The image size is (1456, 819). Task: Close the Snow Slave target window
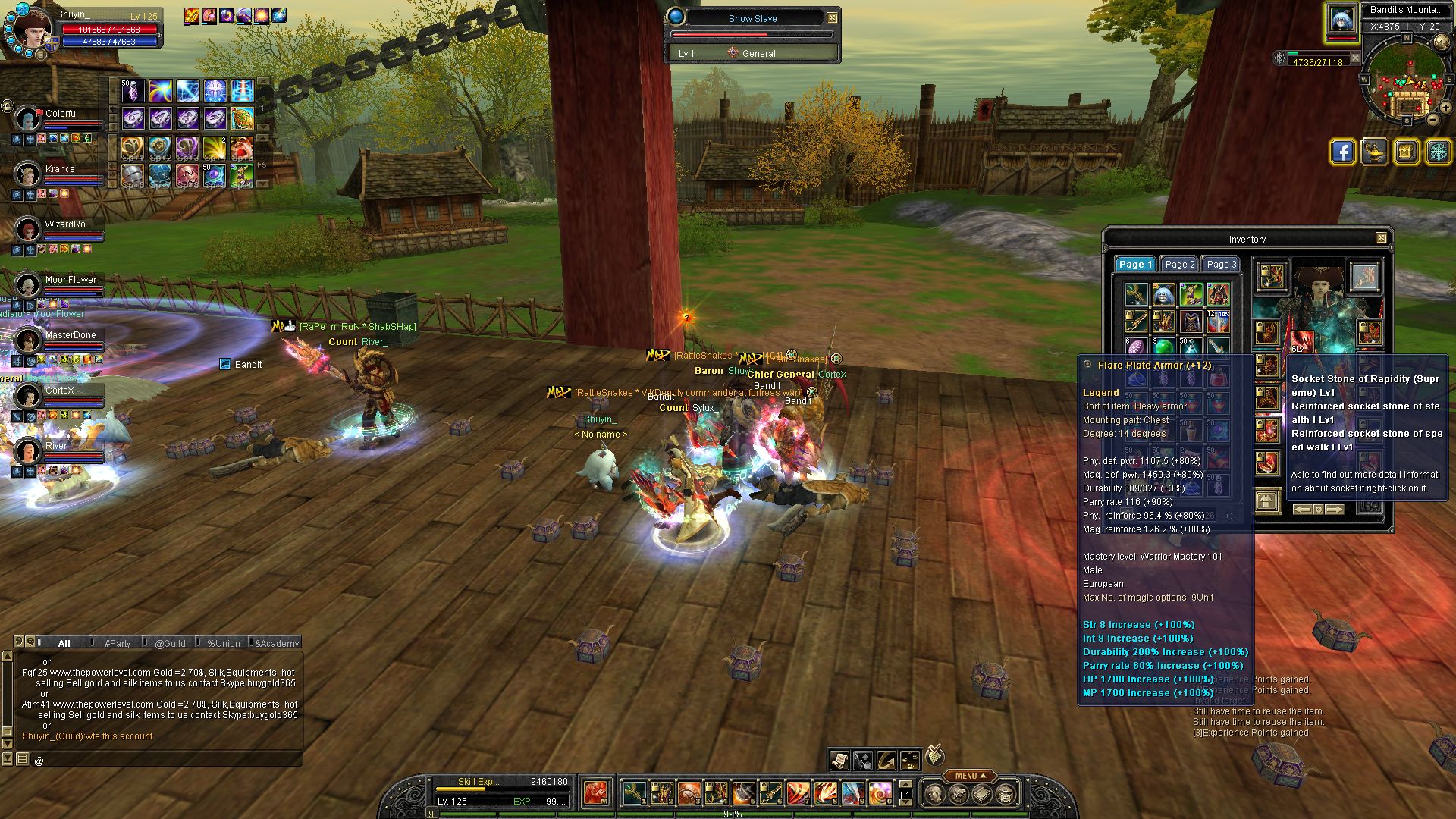pos(832,17)
